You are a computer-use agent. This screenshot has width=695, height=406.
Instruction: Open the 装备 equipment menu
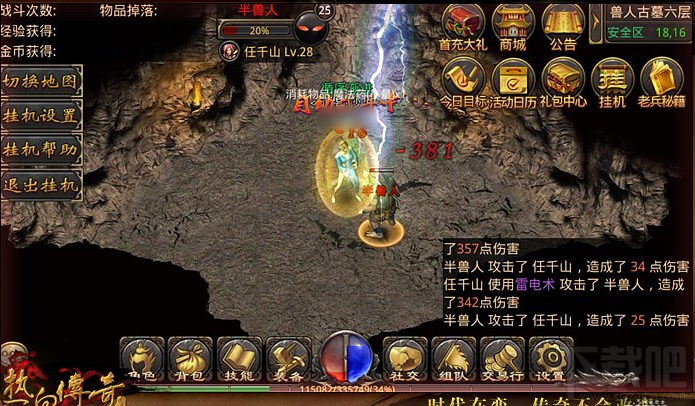coord(287,358)
